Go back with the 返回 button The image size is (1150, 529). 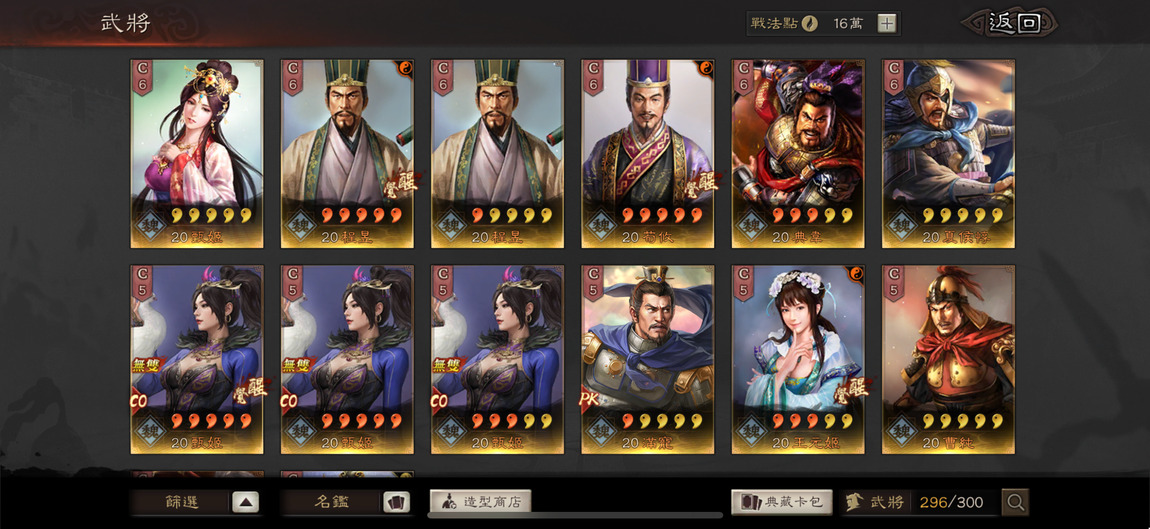pos(1011,23)
